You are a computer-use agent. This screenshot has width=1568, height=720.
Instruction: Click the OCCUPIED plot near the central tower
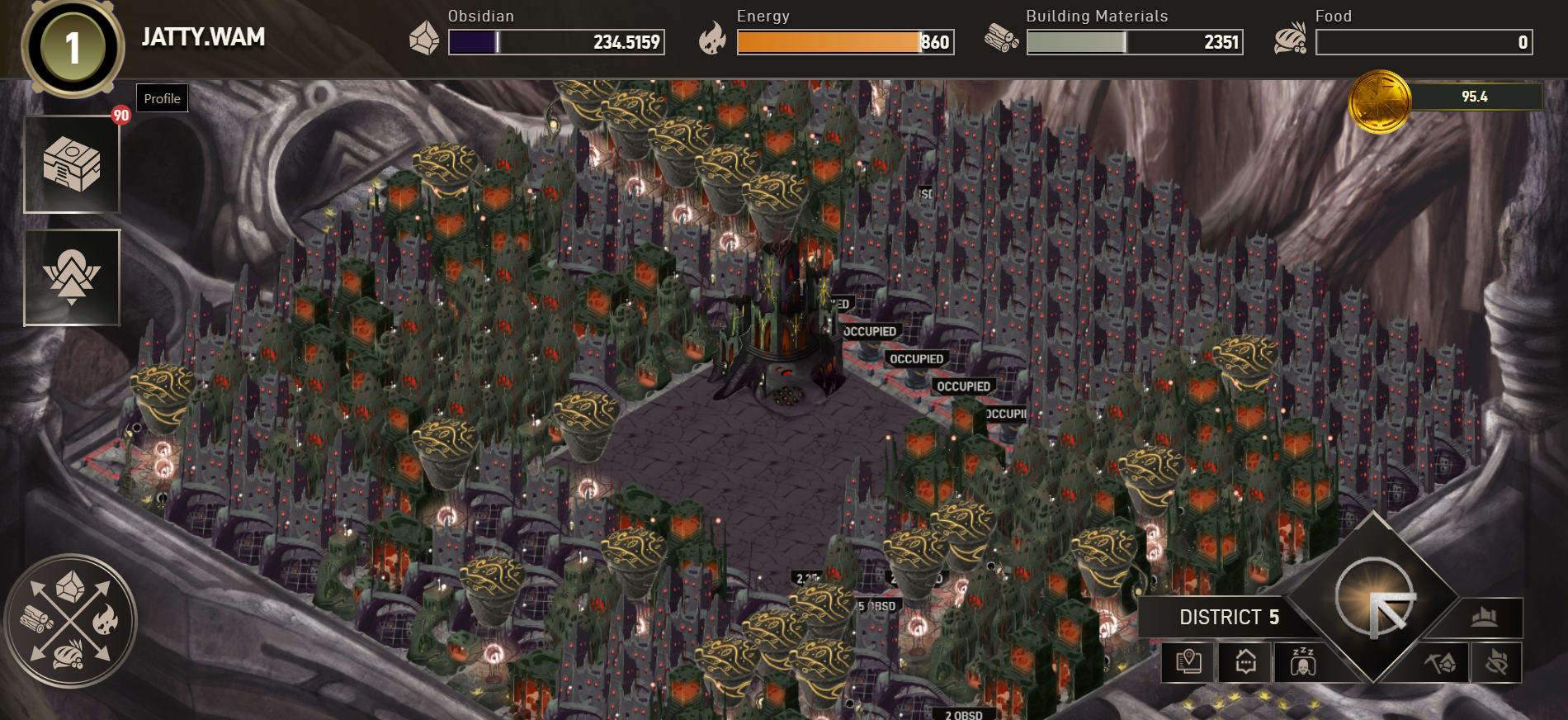[916, 359]
